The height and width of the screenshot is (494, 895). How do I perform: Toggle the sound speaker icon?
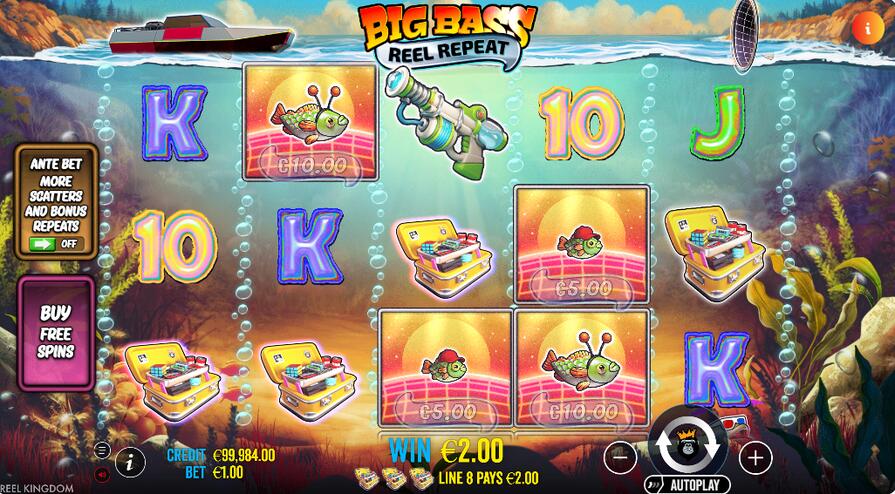[x=102, y=473]
